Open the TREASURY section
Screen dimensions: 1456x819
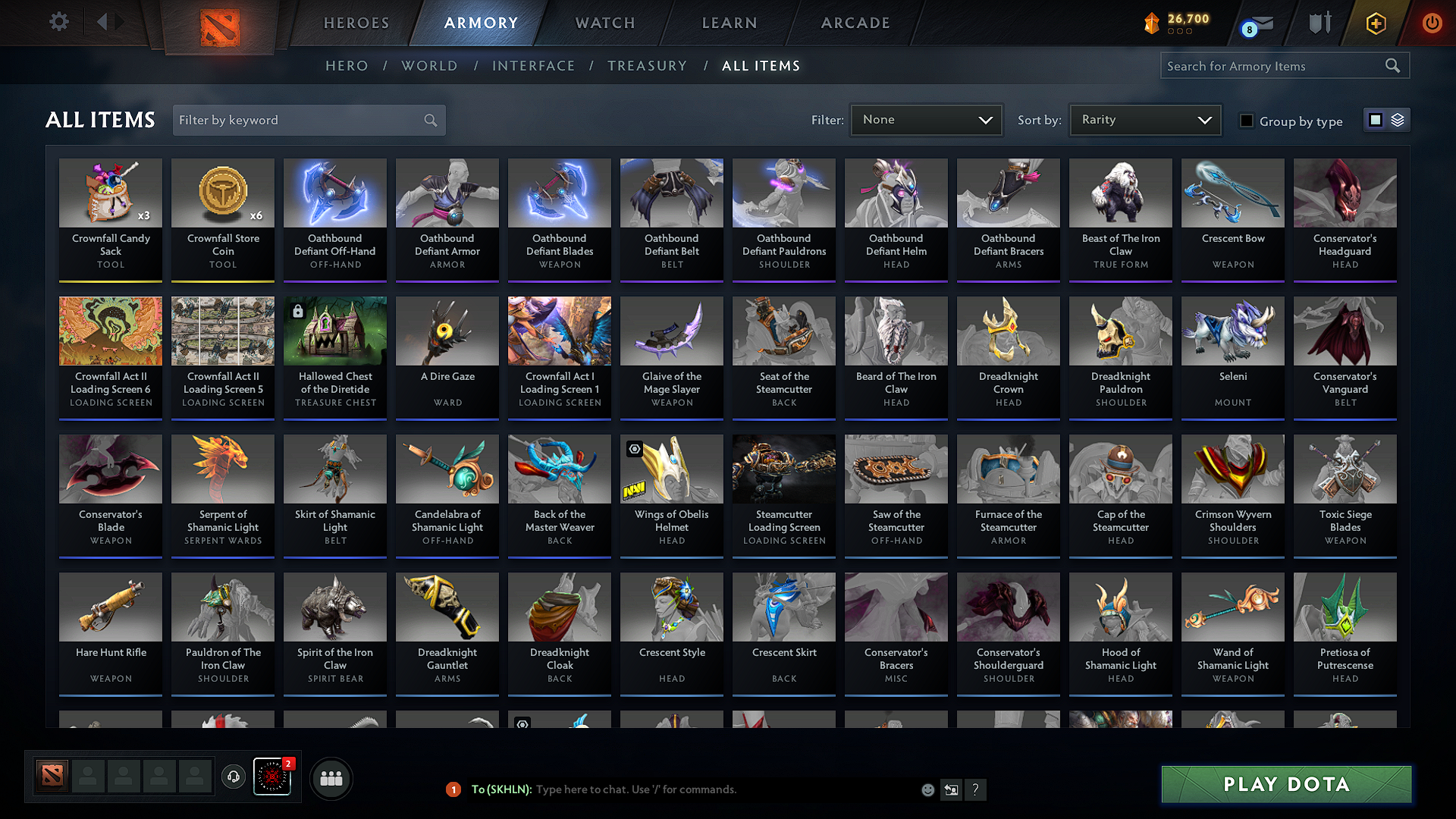click(647, 65)
